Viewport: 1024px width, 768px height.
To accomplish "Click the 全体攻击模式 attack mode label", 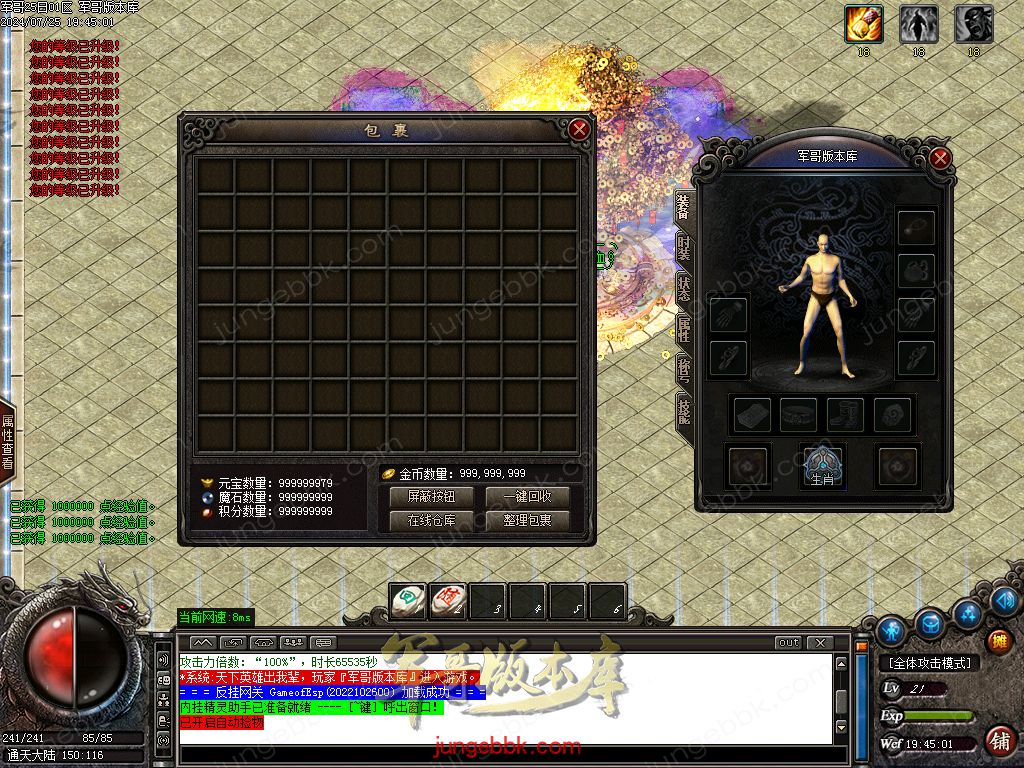I will click(930, 663).
